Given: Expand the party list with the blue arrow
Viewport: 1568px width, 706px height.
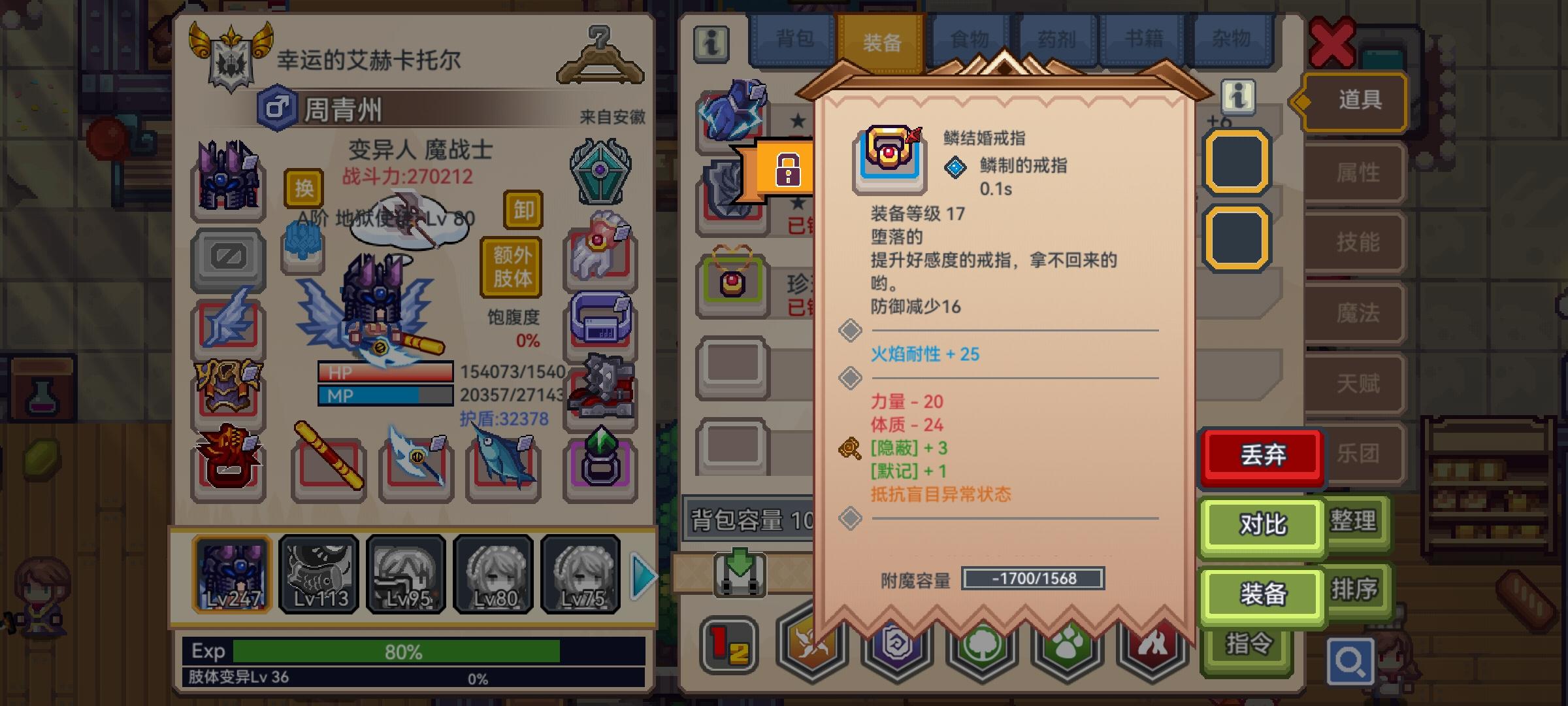Looking at the screenshot, I should point(644,574).
